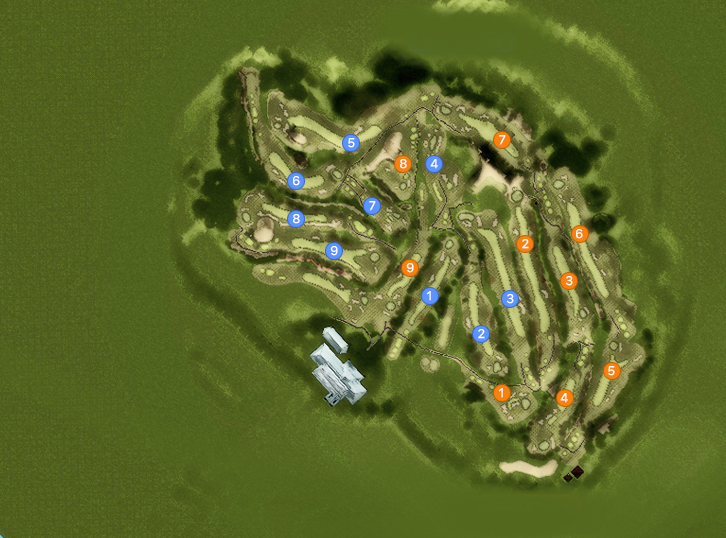Select the orange number 8 marker
726x538 pixels.
tap(403, 164)
